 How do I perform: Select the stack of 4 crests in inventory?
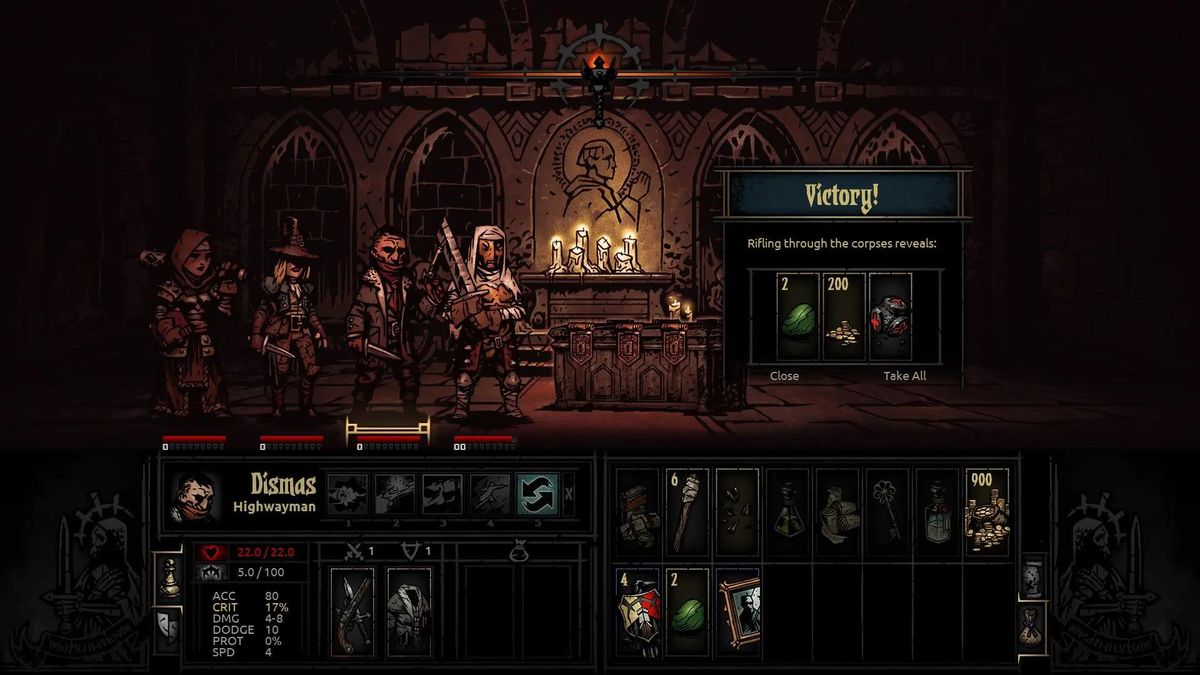pyautogui.click(x=637, y=612)
